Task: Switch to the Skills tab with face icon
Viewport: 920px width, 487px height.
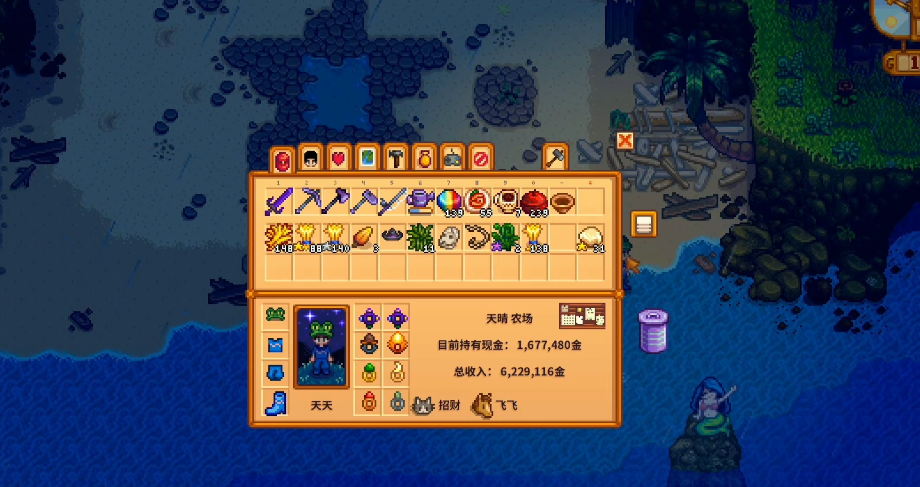Action: coord(310,158)
